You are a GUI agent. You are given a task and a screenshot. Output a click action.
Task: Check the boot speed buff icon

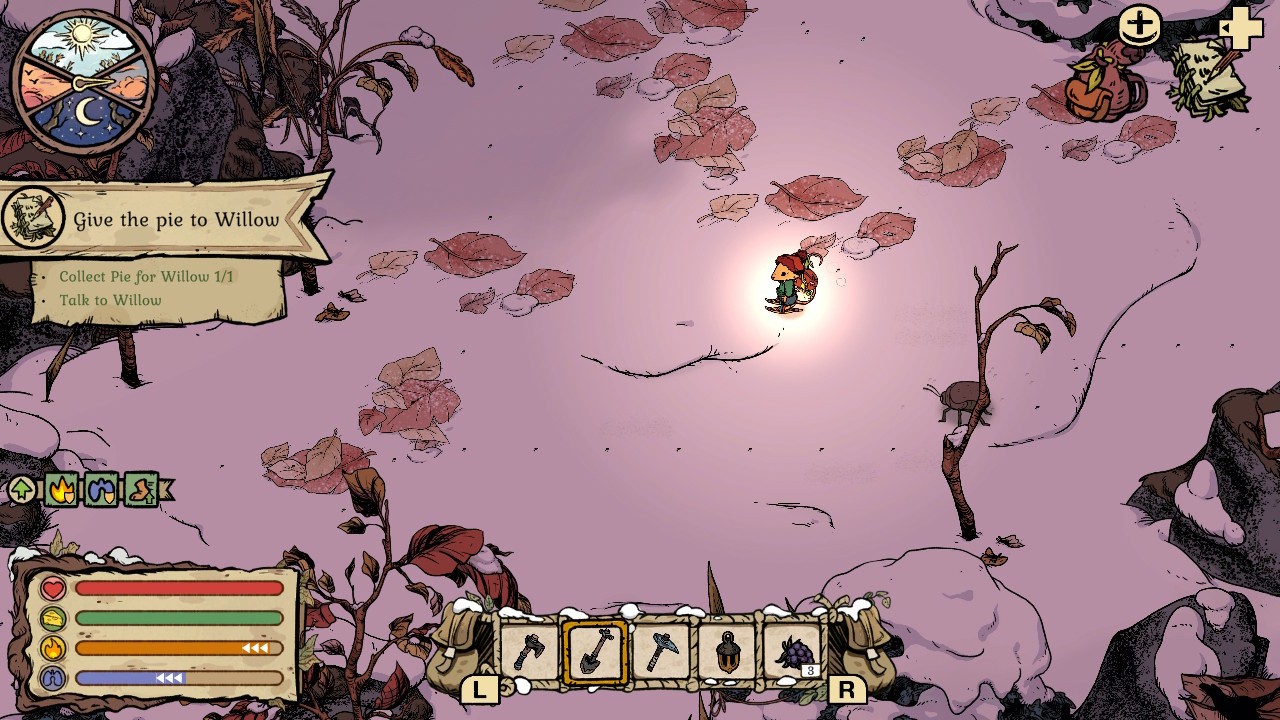(141, 490)
